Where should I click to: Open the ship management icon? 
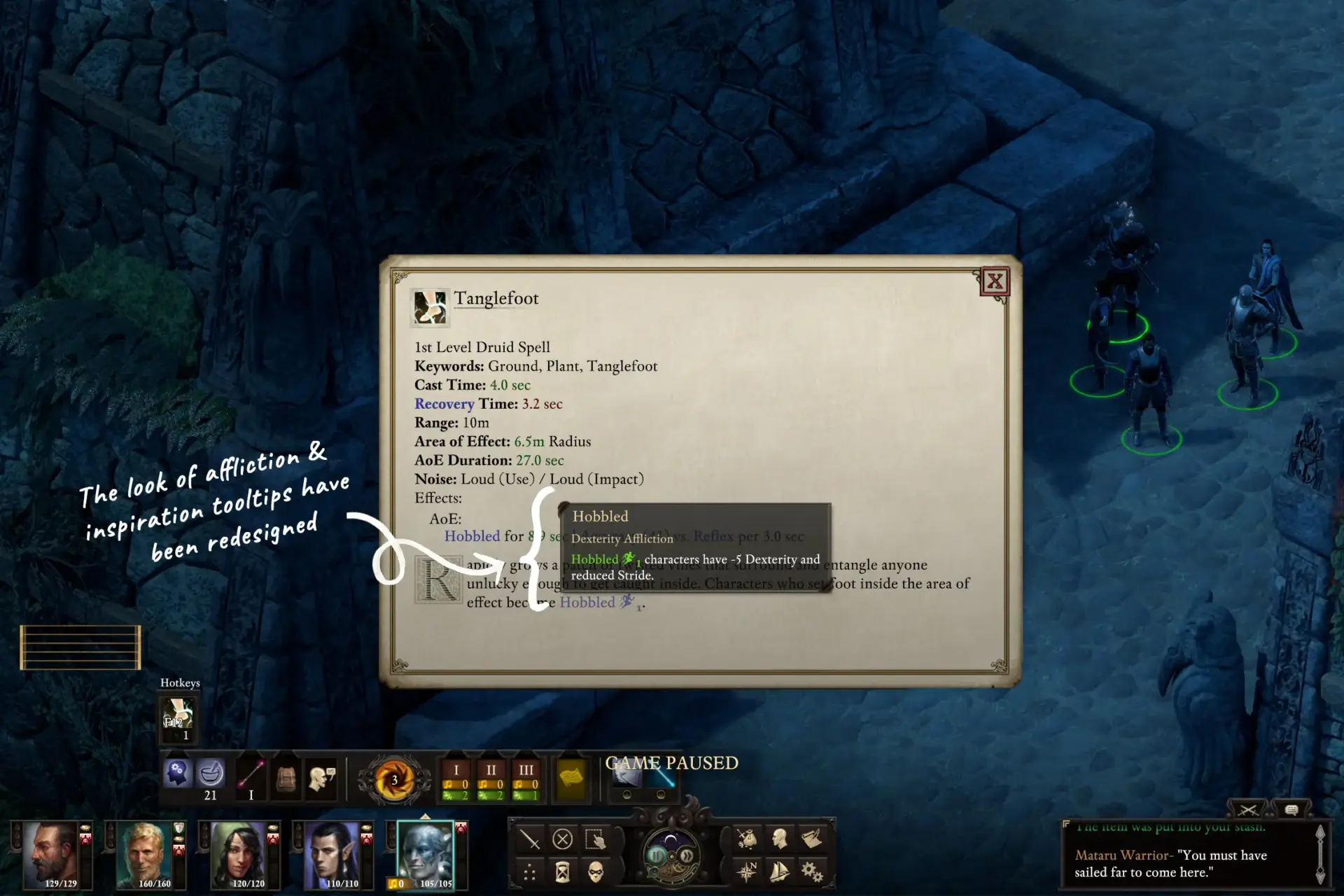point(779,871)
